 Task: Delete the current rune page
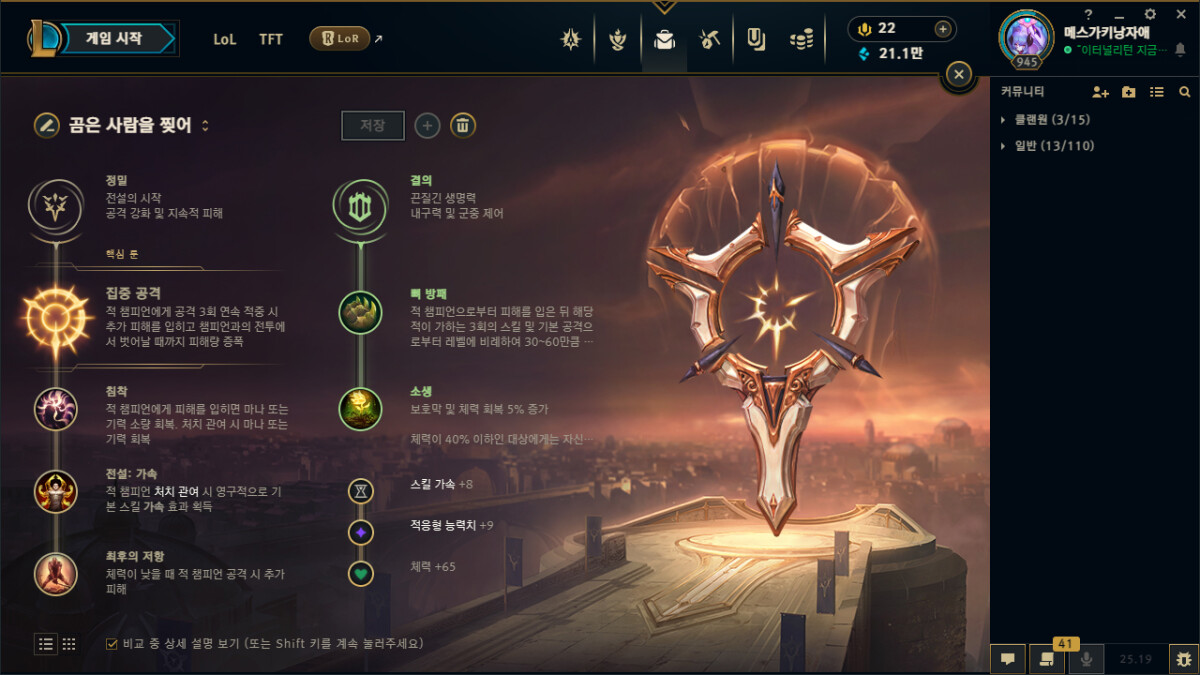[x=462, y=126]
